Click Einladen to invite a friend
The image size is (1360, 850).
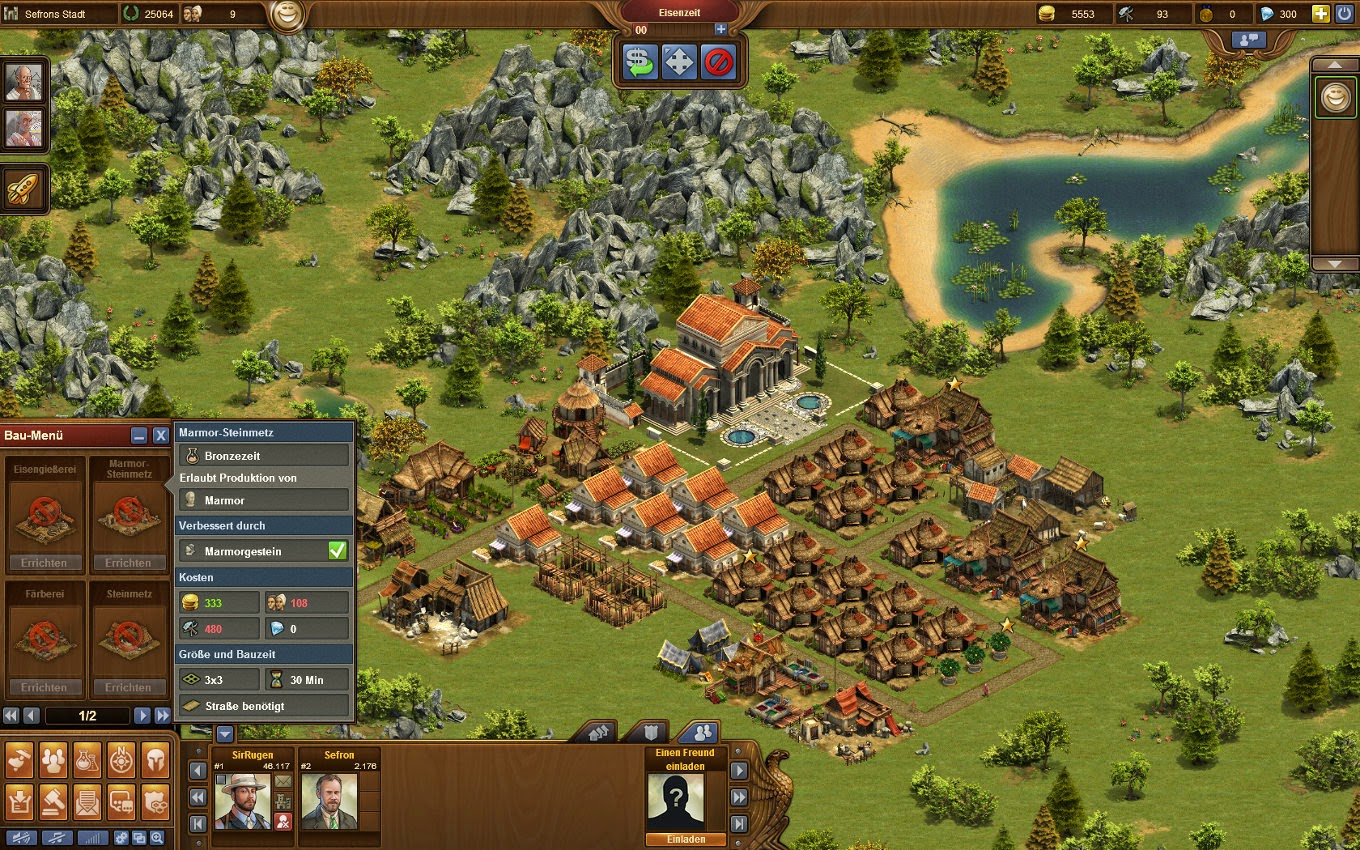click(675, 840)
